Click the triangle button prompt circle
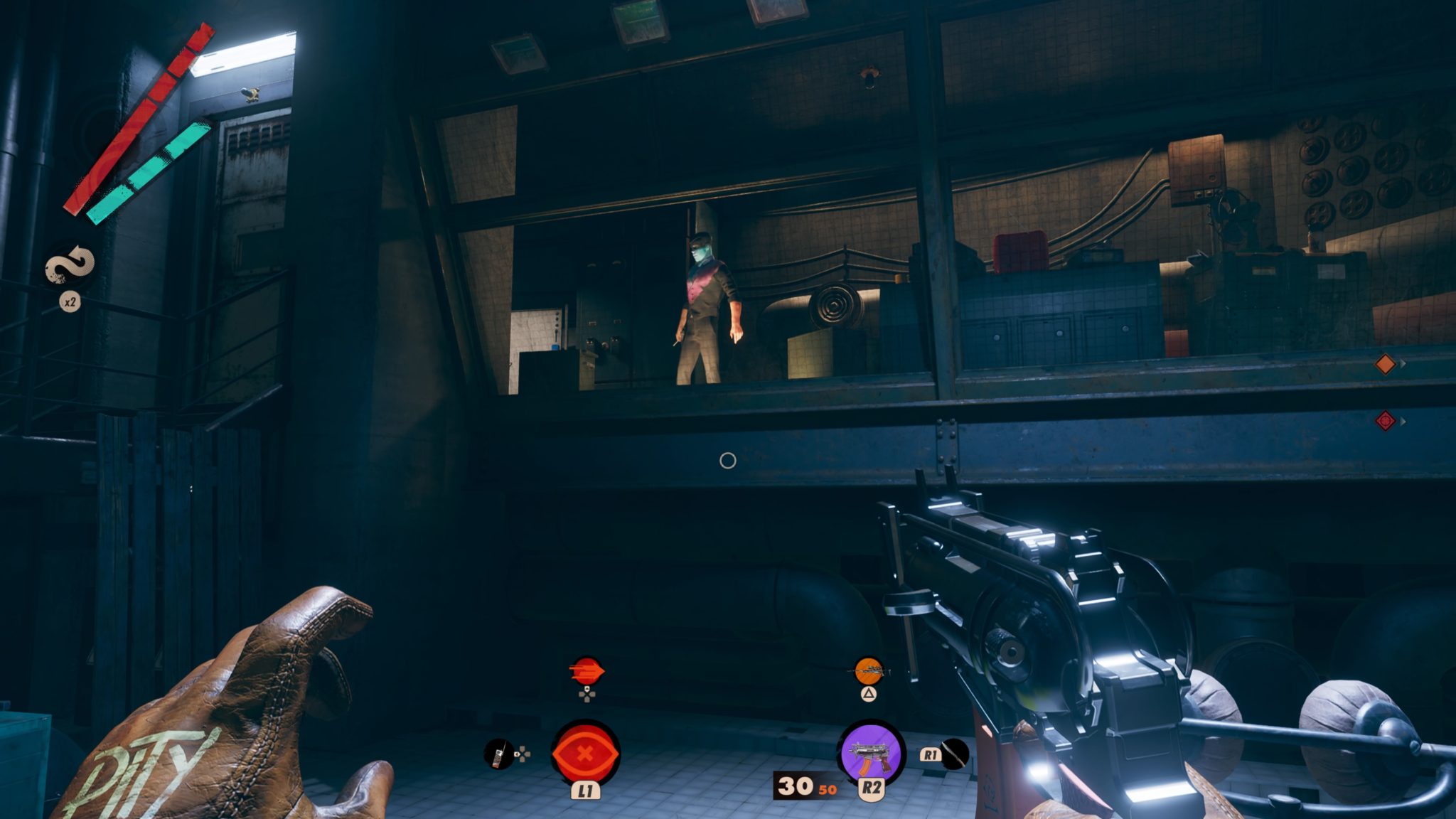Image resolution: width=1456 pixels, height=819 pixels. point(868,694)
